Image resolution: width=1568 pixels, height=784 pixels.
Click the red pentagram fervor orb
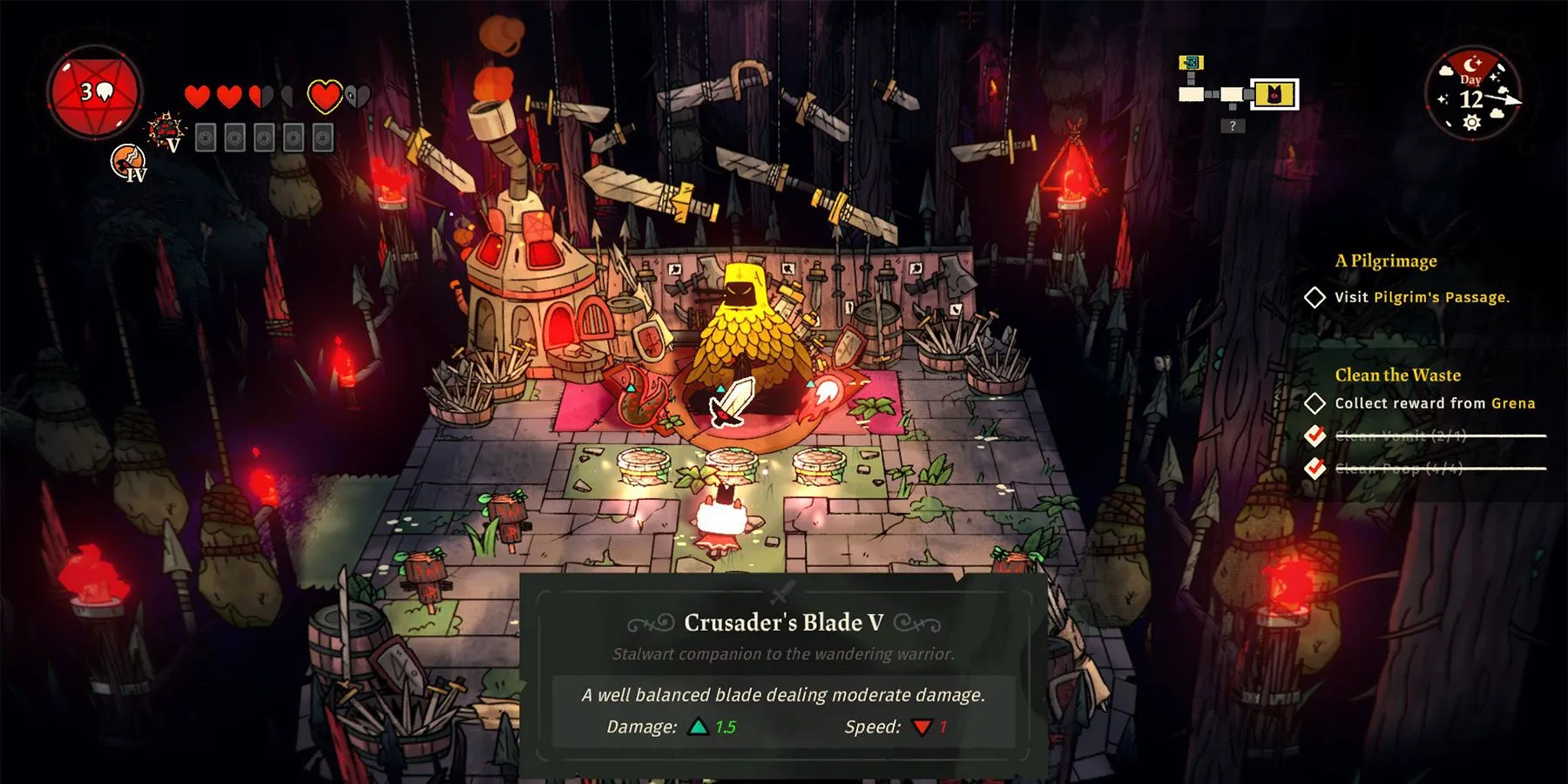[x=95, y=91]
